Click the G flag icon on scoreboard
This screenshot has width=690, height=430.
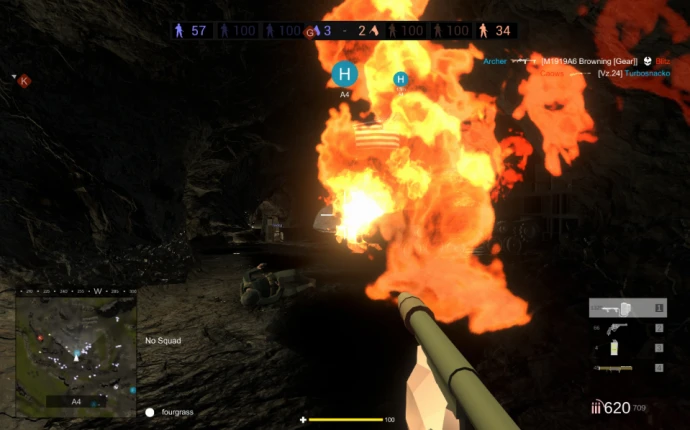click(310, 32)
